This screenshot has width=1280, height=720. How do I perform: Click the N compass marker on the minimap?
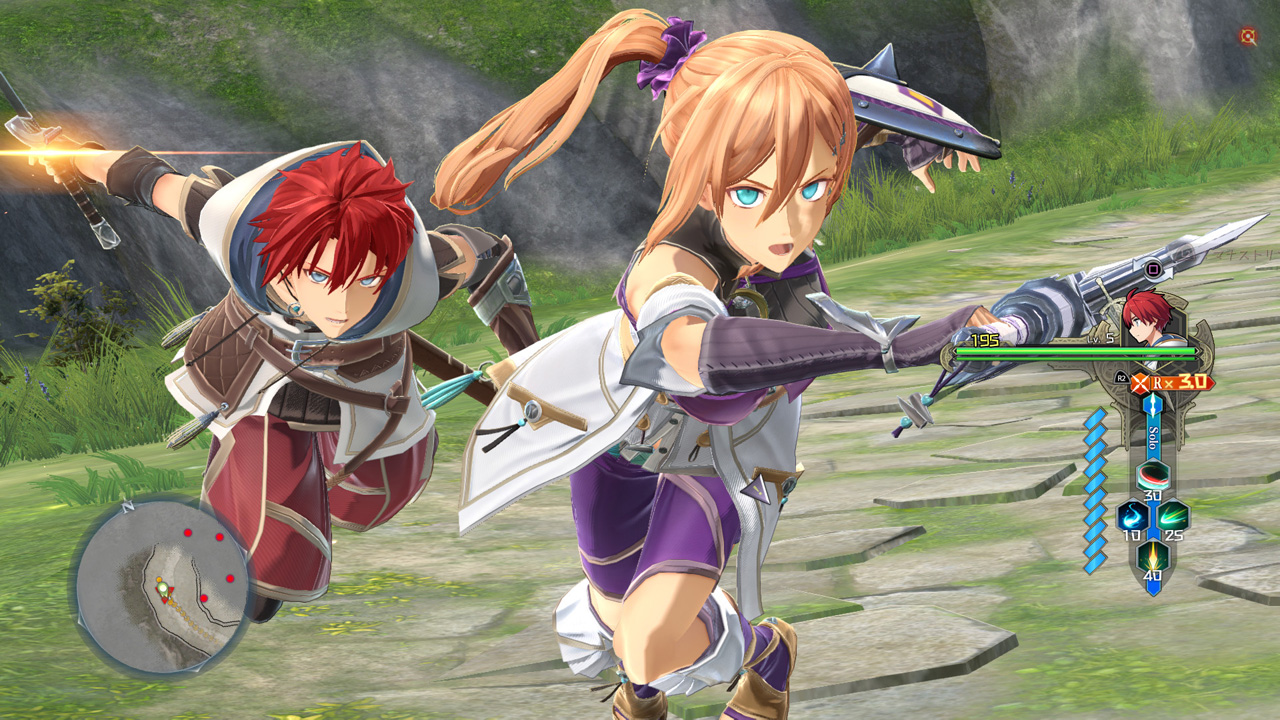pyautogui.click(x=126, y=507)
